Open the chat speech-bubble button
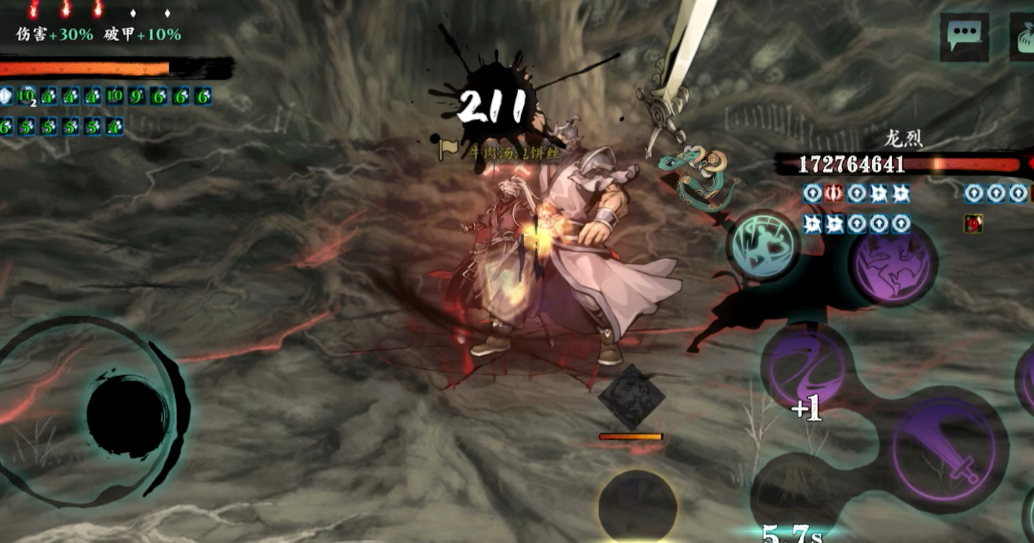 click(964, 37)
